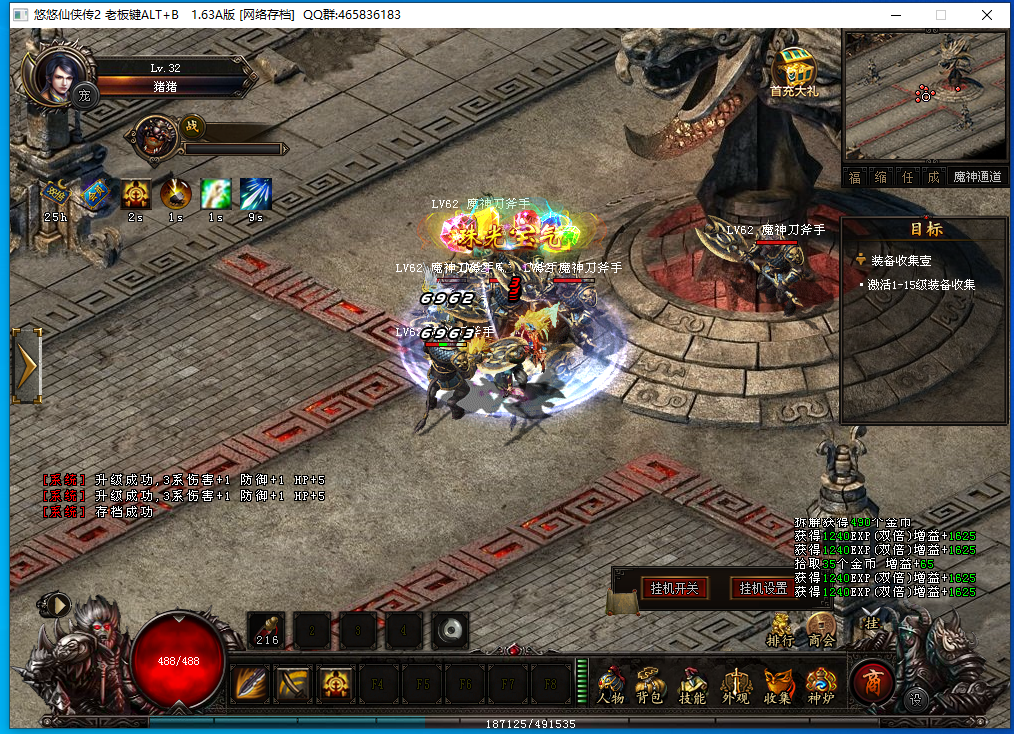Select the 福 button under the minimap
Screen dimensions: 1014x734
click(855, 177)
